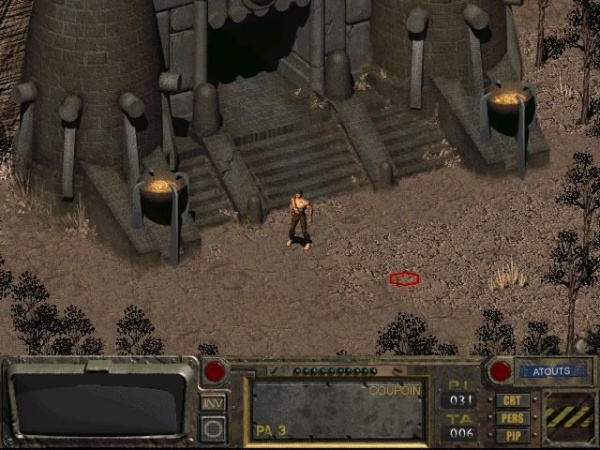The image size is (600, 450).
Task: Open the PERS character sheet
Action: click(512, 418)
